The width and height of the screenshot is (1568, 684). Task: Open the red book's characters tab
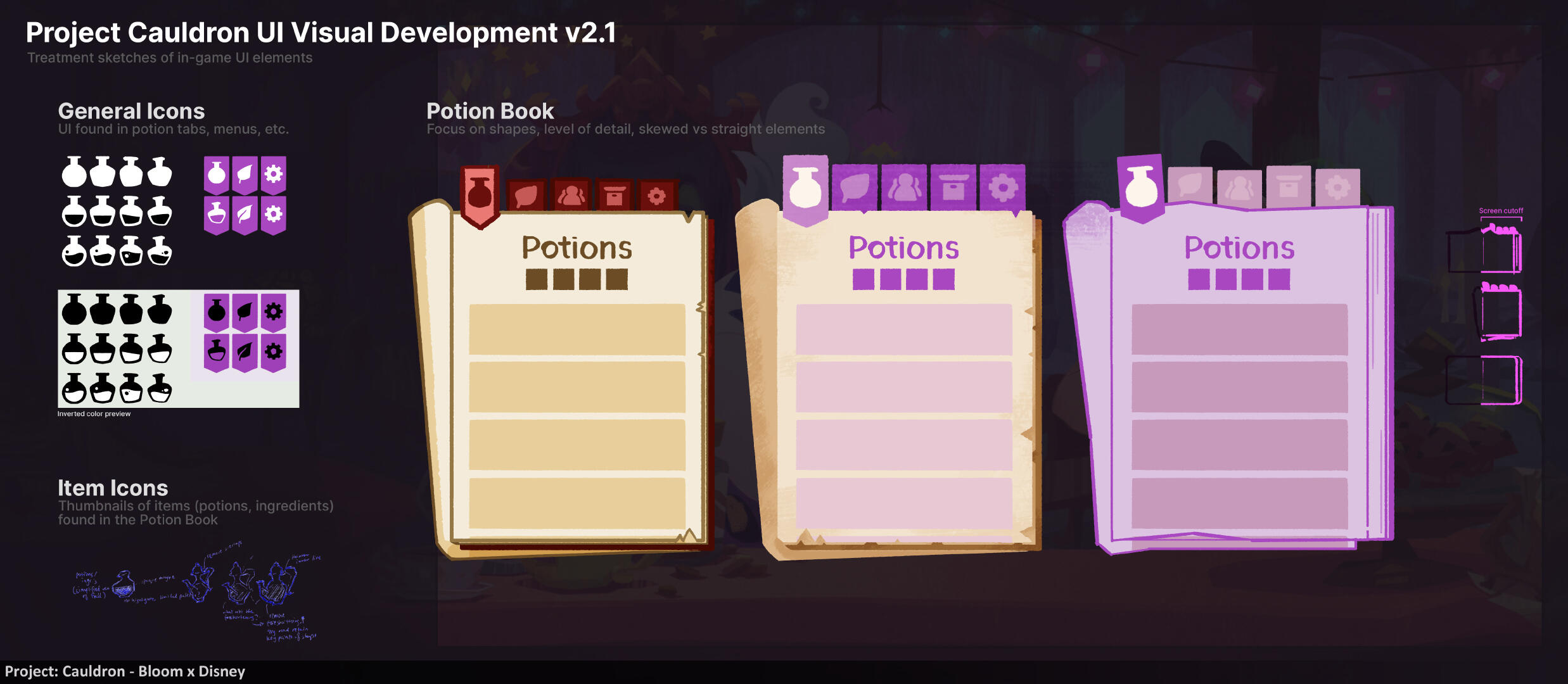click(571, 196)
